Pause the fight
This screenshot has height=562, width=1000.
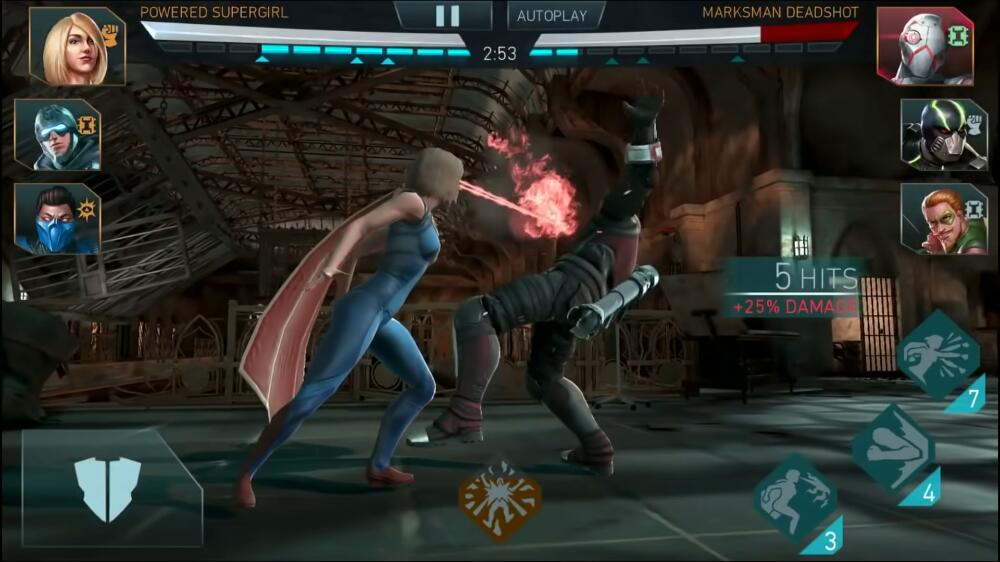447,15
